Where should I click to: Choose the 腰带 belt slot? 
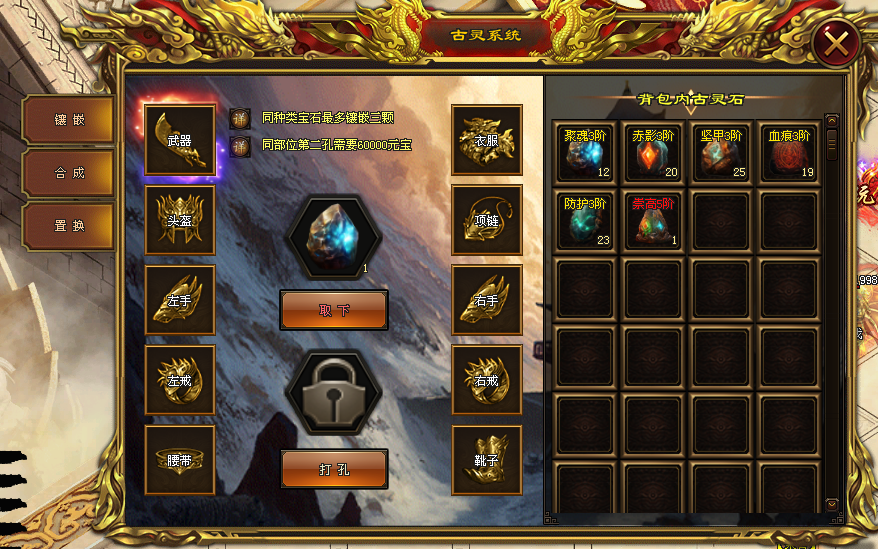(180, 460)
